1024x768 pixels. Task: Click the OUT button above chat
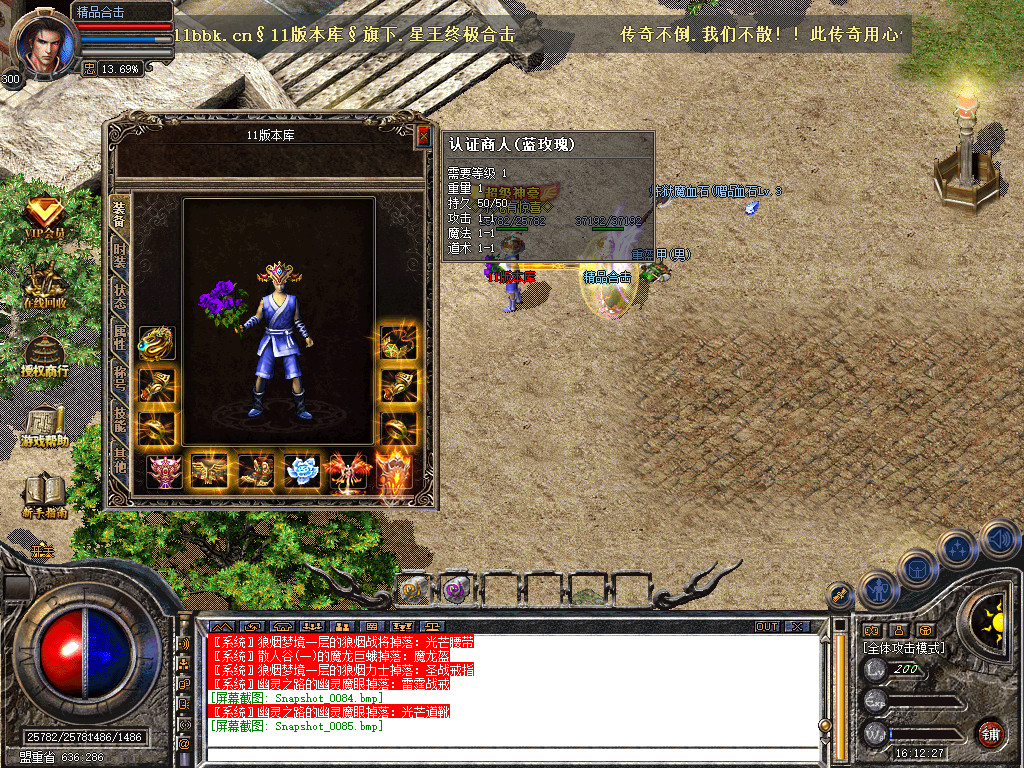[766, 627]
